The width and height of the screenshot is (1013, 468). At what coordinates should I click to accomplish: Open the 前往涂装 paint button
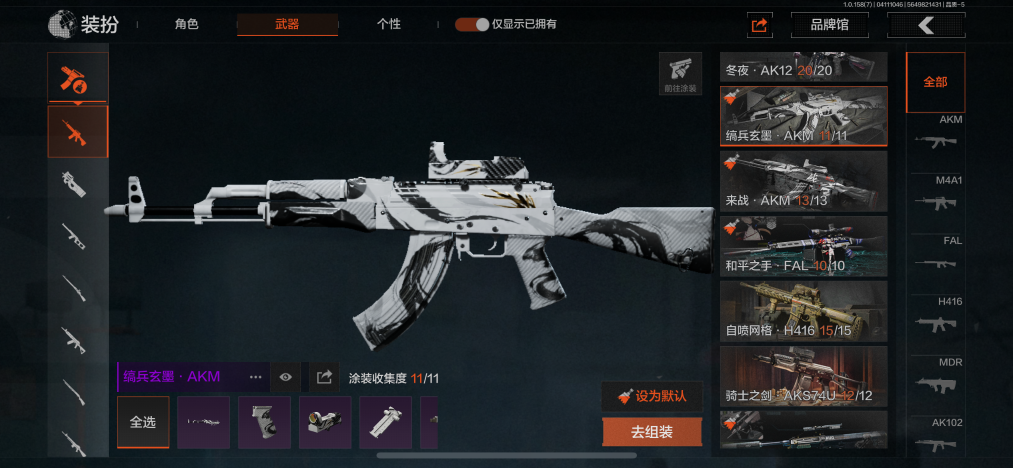(x=681, y=74)
